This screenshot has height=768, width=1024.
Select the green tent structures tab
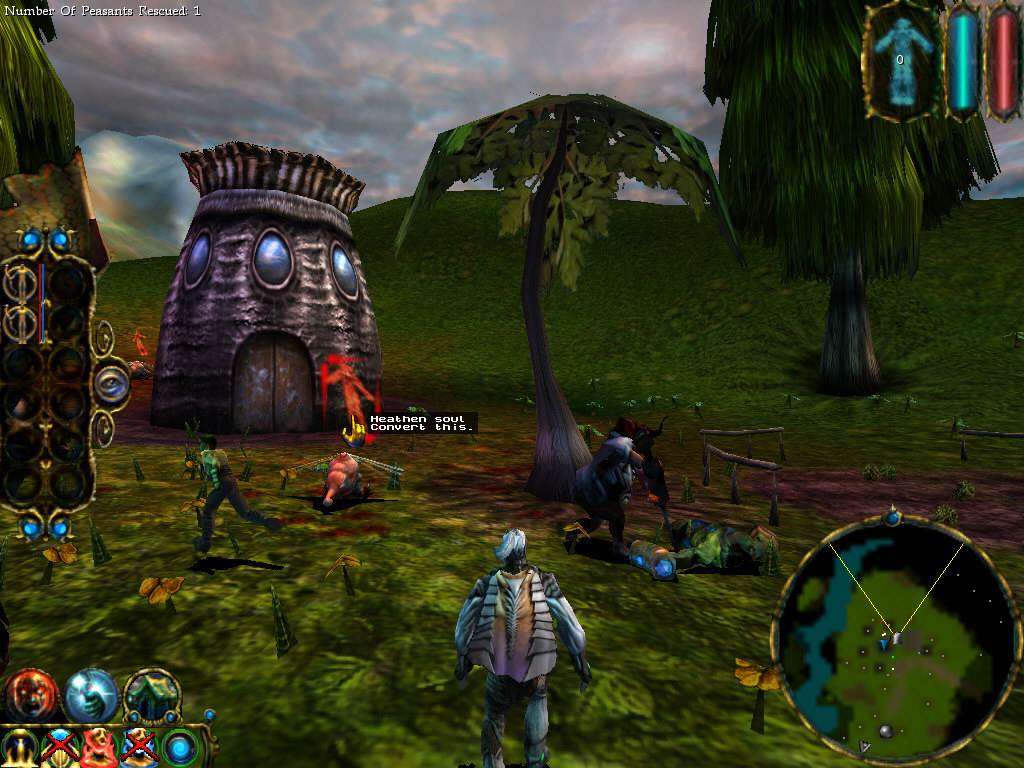coord(152,696)
